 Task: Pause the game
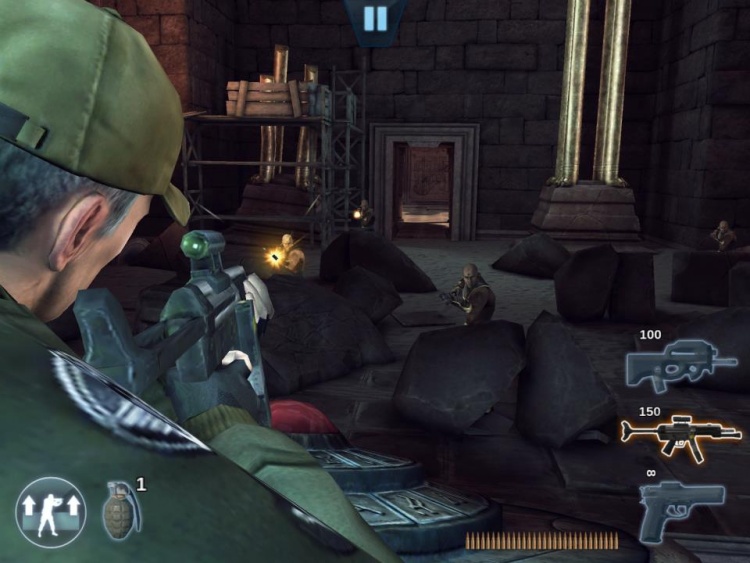pos(375,19)
